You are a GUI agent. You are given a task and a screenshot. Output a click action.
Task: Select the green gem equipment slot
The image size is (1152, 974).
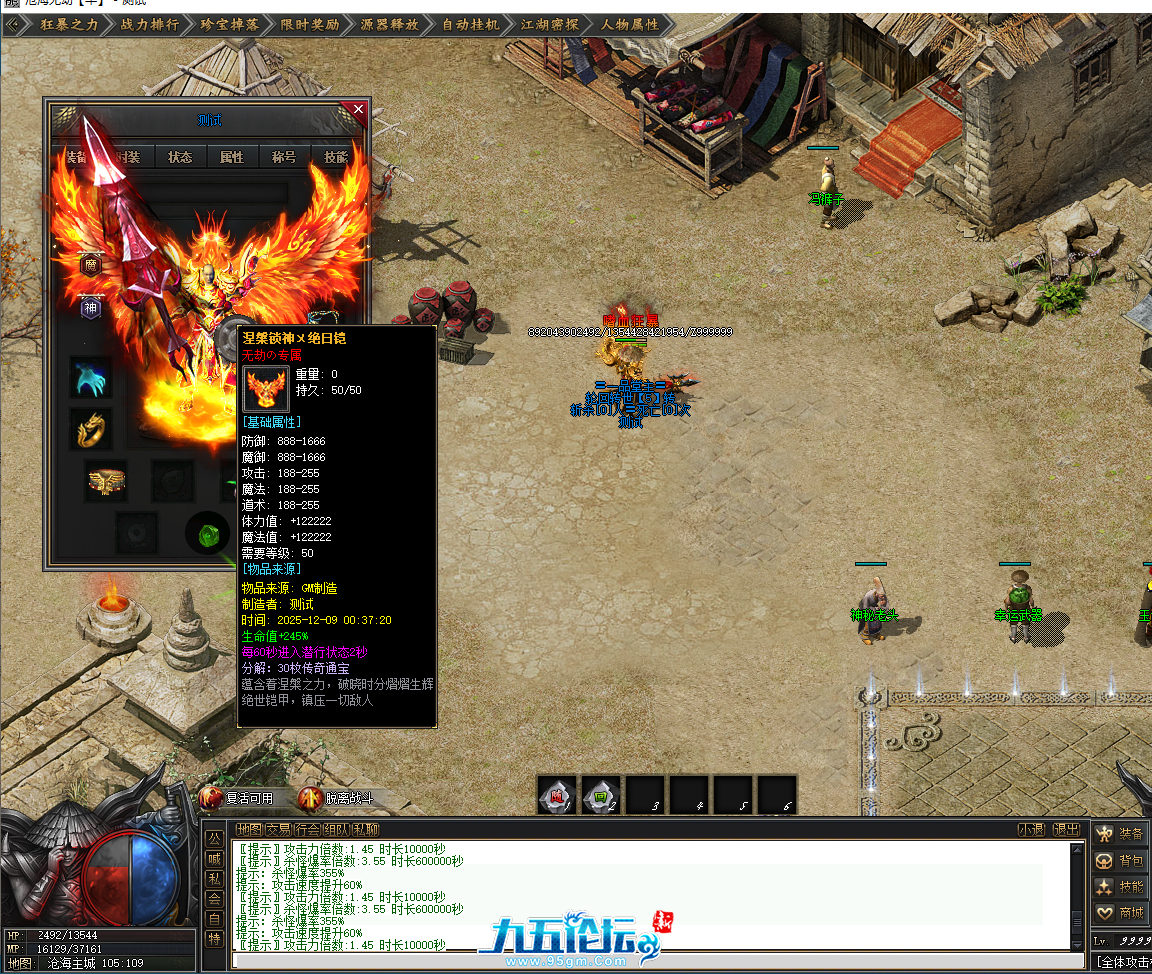coord(208,533)
